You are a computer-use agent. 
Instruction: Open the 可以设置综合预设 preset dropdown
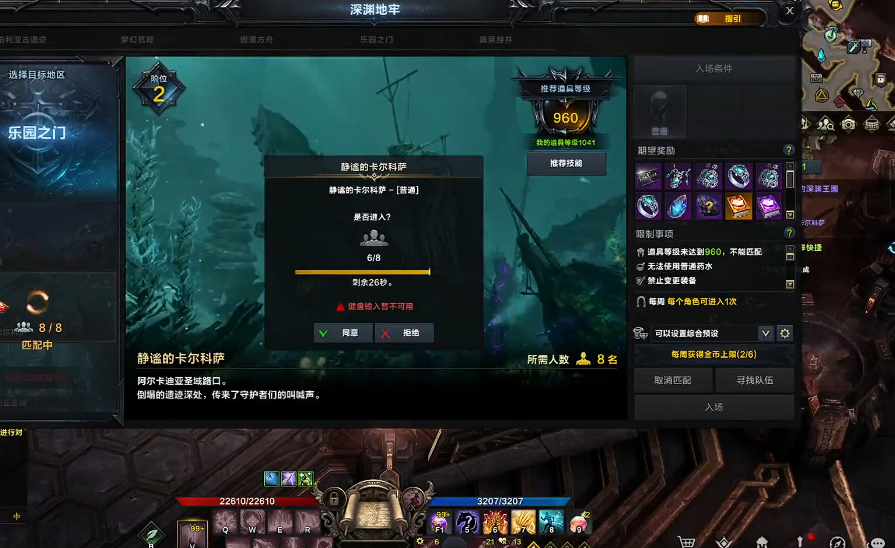(765, 333)
